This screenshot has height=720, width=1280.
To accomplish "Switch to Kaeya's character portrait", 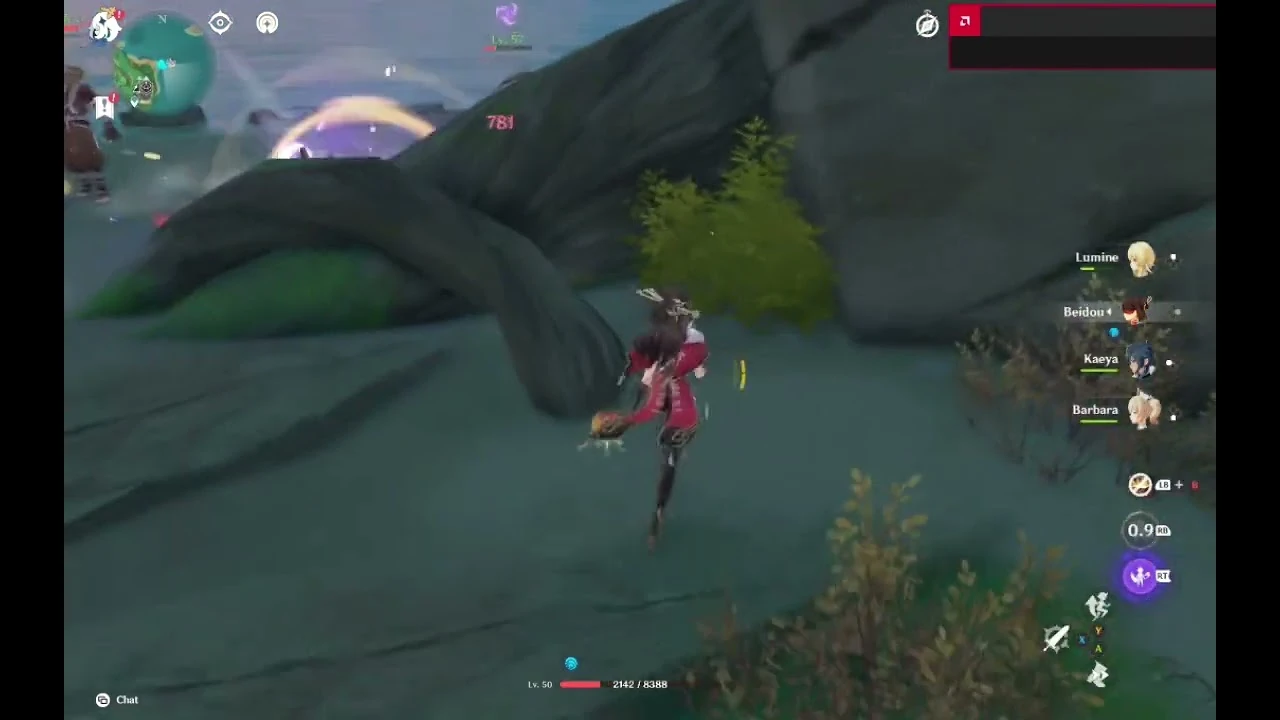I will point(1143,359).
